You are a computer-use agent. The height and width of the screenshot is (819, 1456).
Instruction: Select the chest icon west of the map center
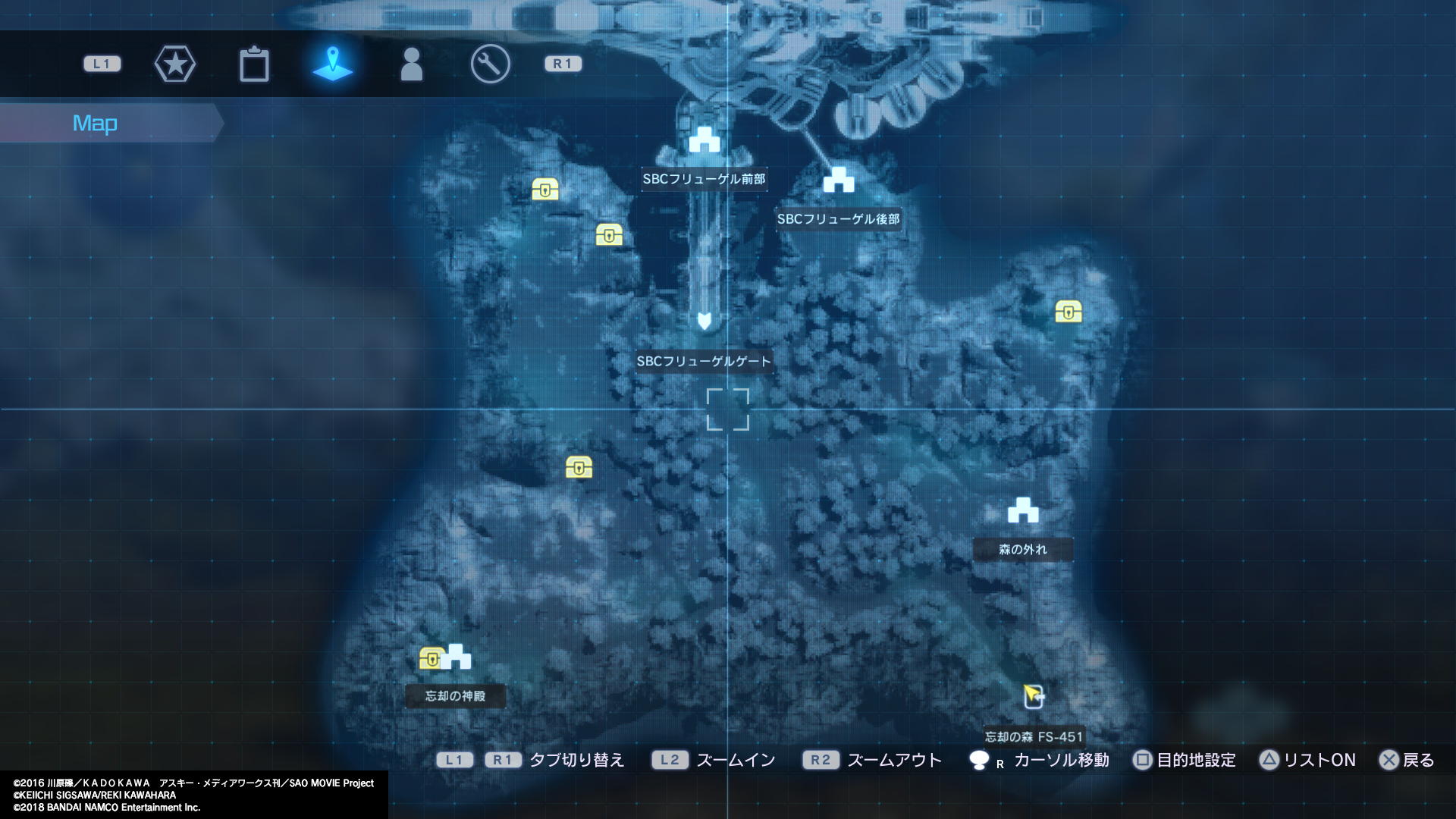coord(579,467)
